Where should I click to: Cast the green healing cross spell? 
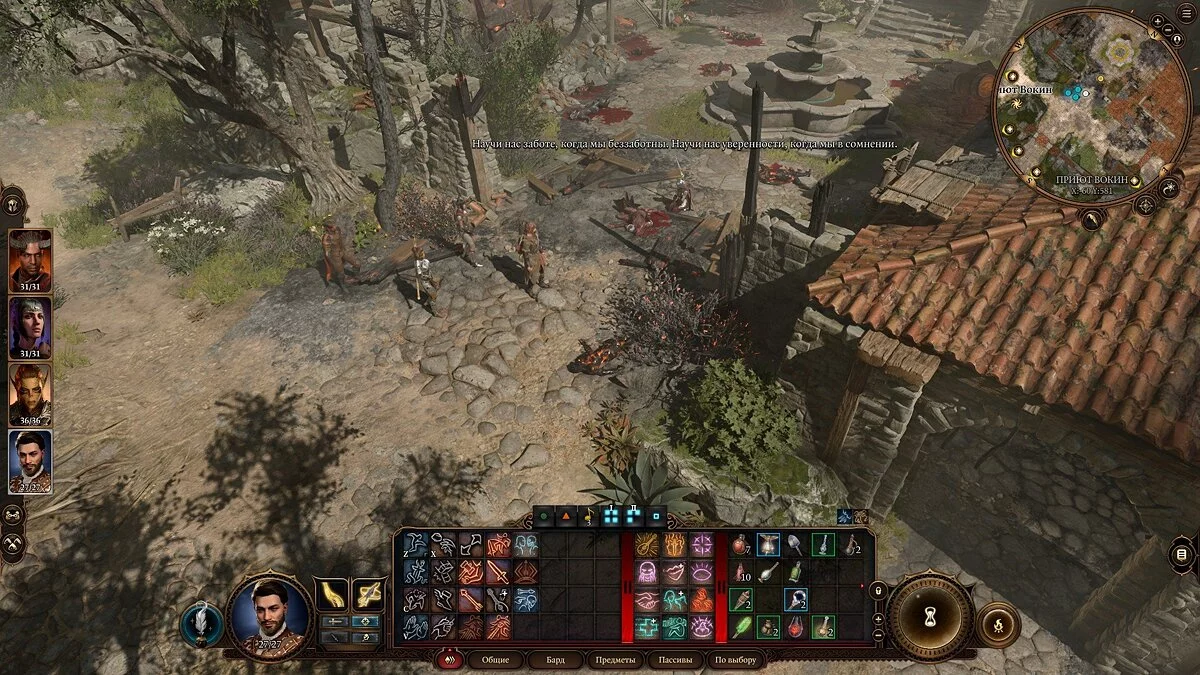[645, 627]
